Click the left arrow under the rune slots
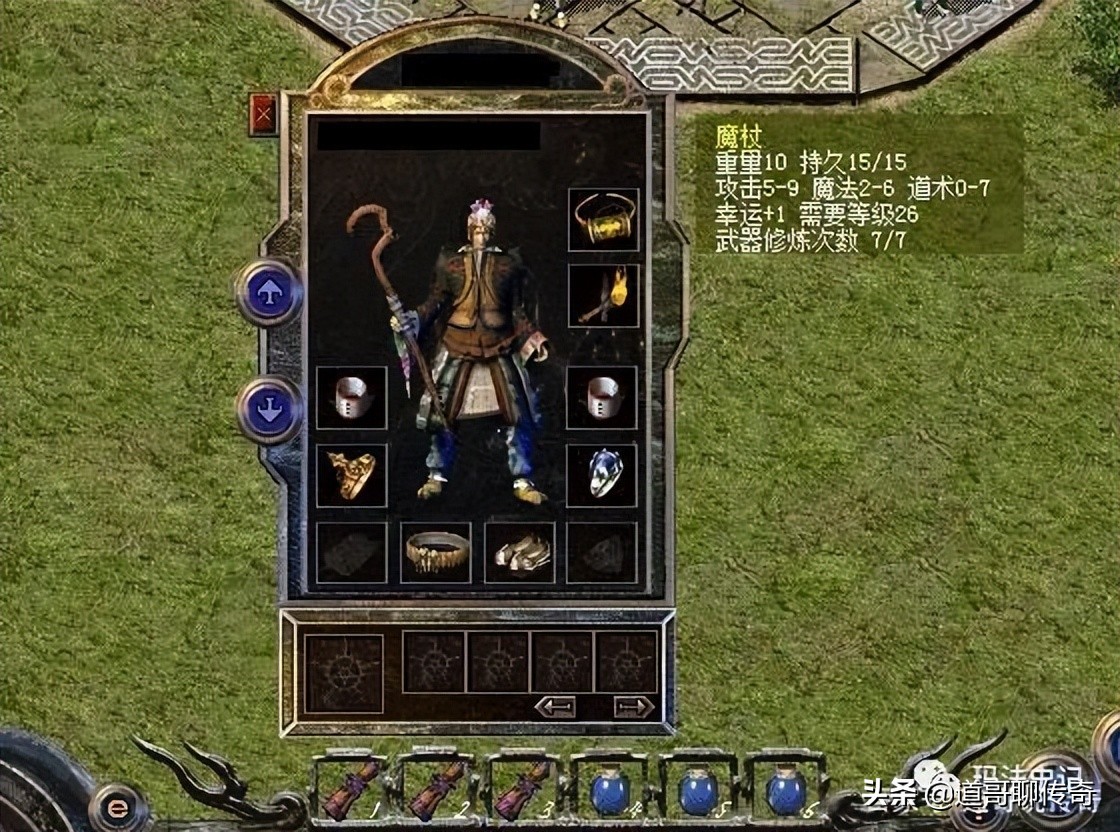This screenshot has height=832, width=1120. pos(555,706)
